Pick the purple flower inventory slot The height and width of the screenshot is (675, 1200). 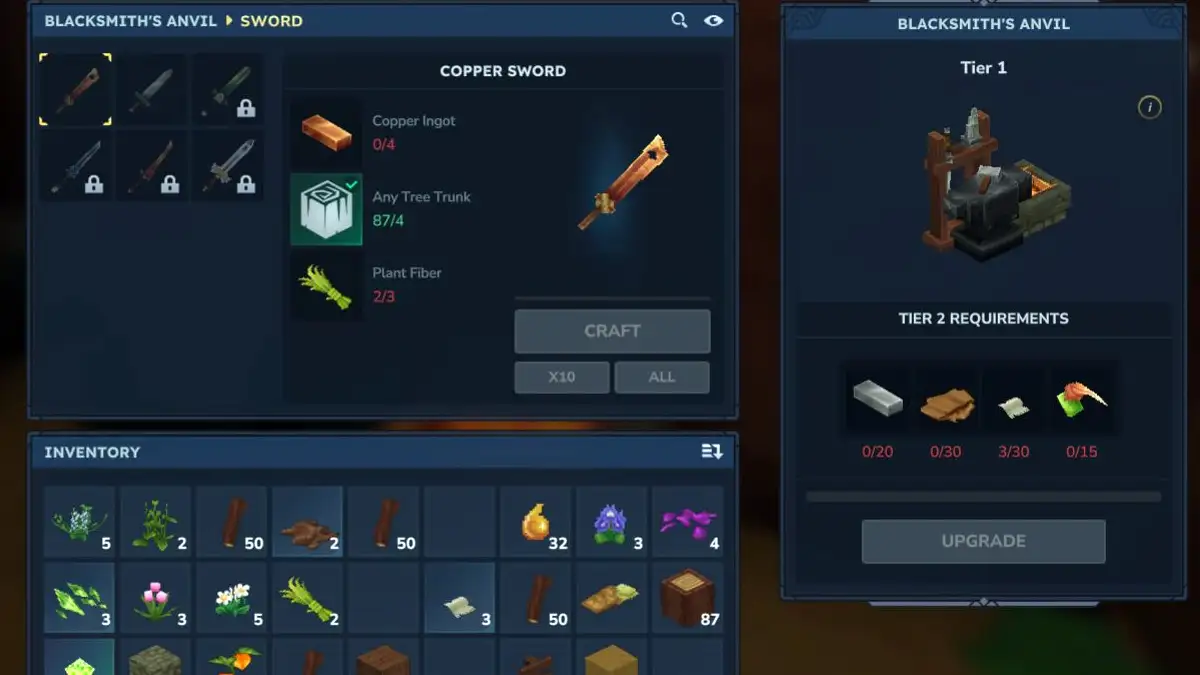(x=612, y=522)
